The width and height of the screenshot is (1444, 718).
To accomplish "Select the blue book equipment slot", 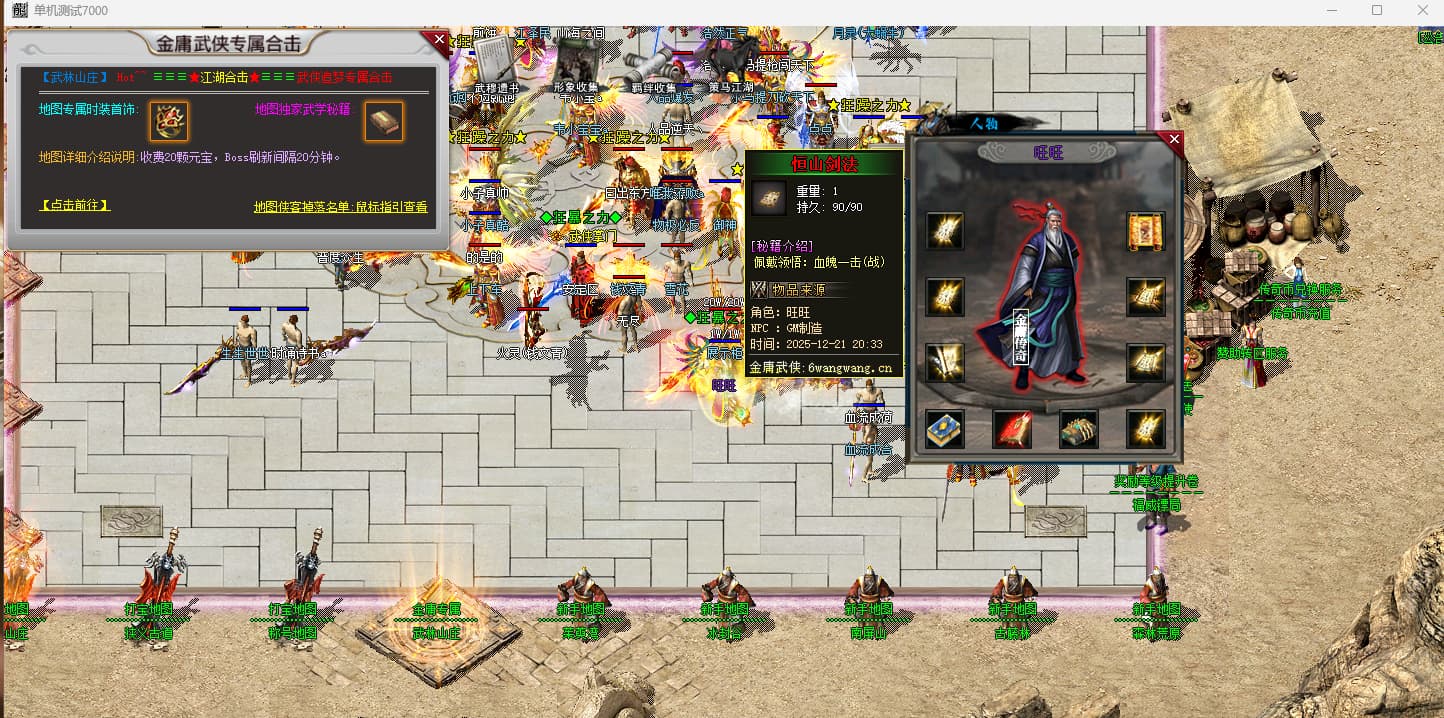I will tap(945, 429).
